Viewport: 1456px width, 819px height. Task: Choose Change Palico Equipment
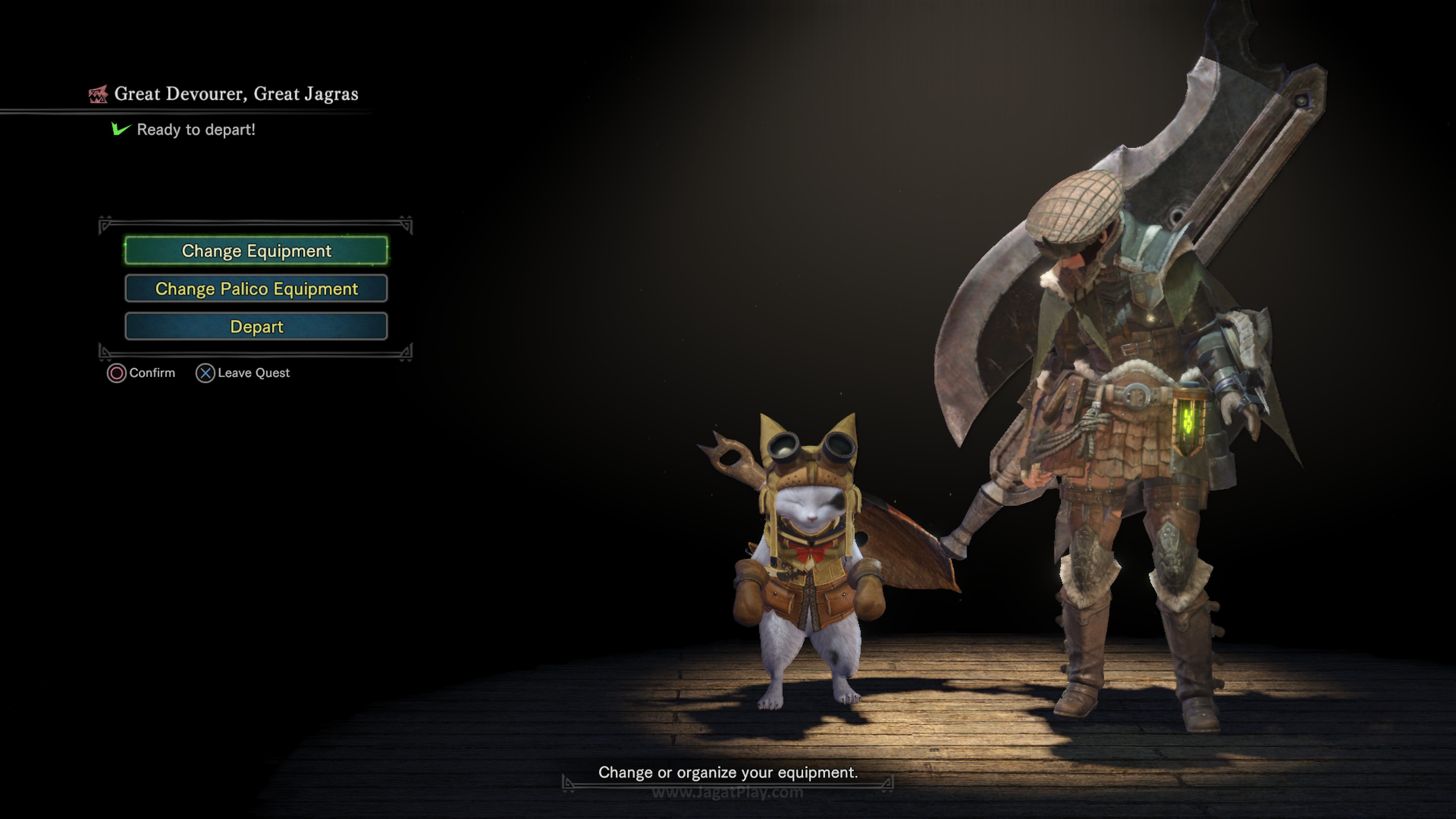tap(256, 289)
